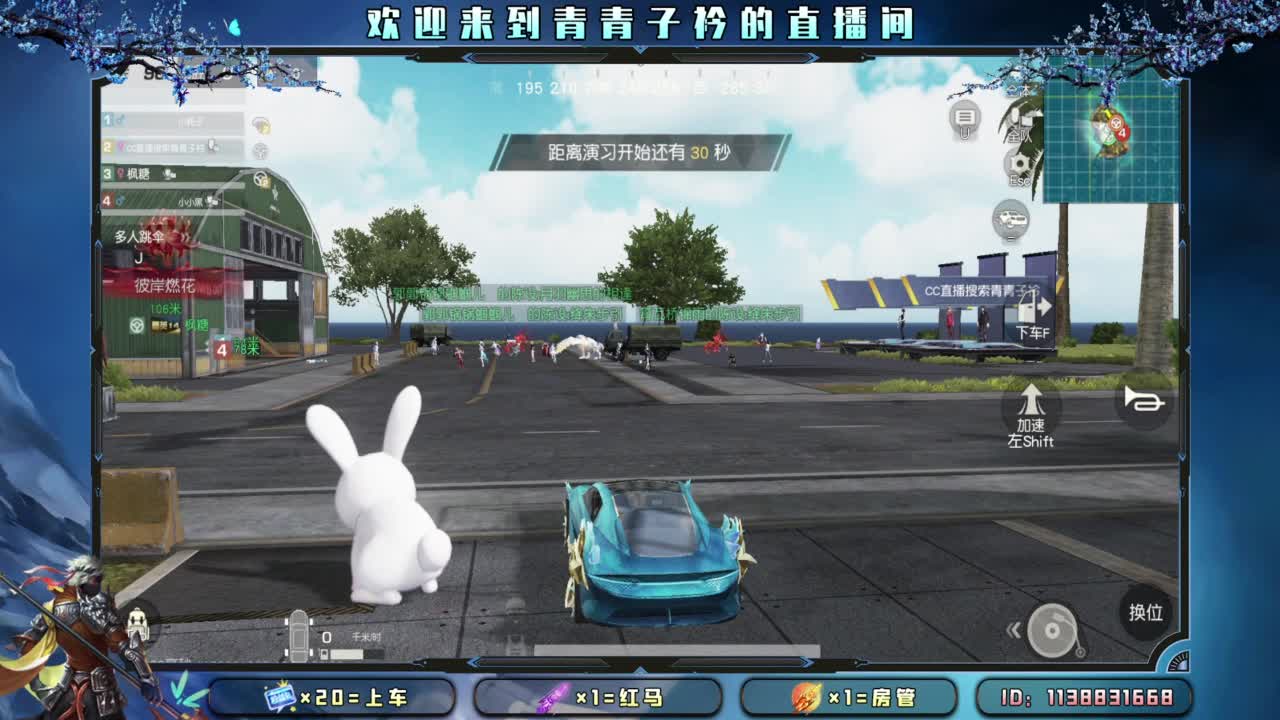
Task: Open the U menu icon
Action: [x=965, y=118]
